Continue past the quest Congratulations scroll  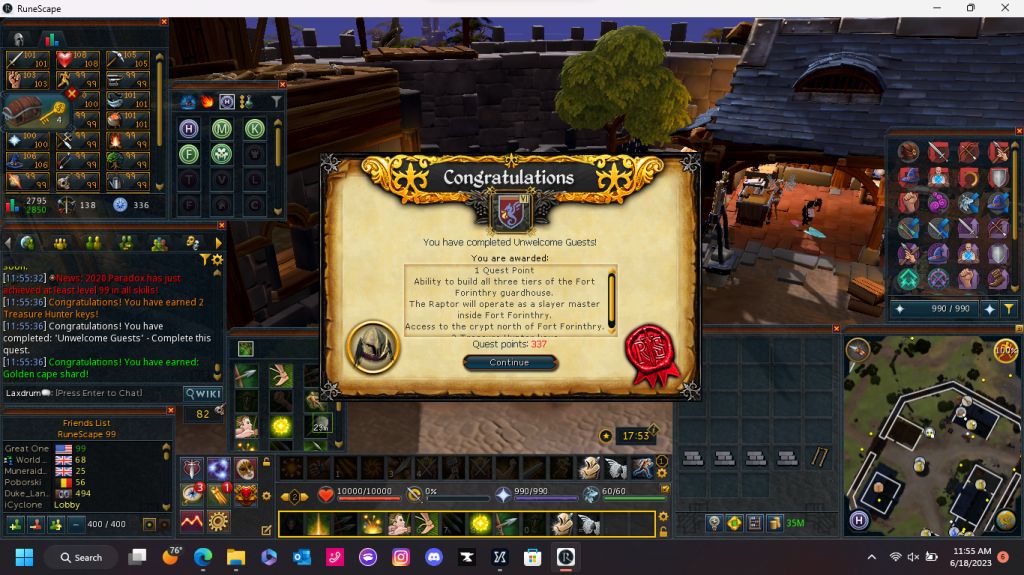click(x=509, y=363)
